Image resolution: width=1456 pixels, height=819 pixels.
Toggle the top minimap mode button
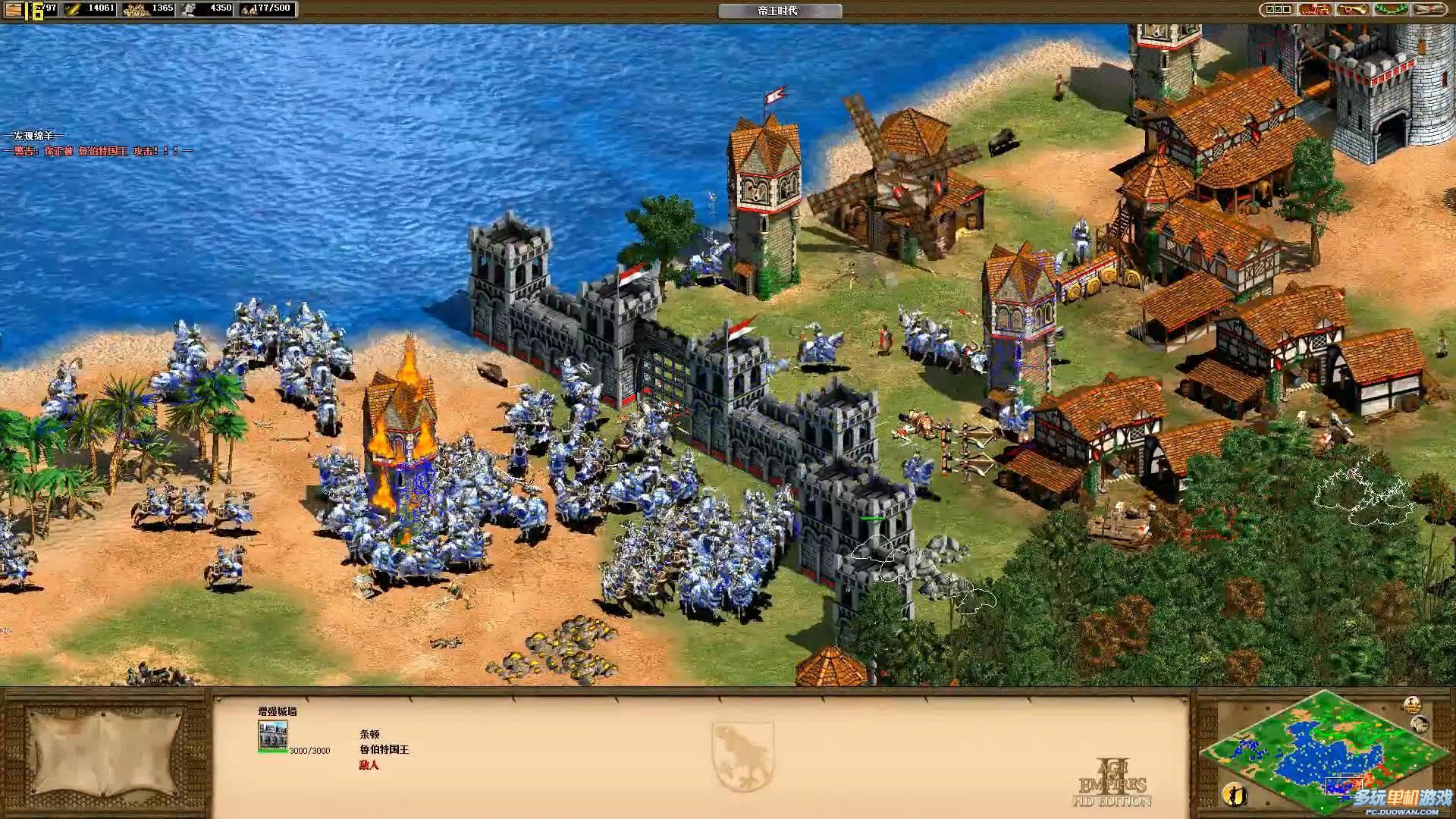click(1411, 704)
